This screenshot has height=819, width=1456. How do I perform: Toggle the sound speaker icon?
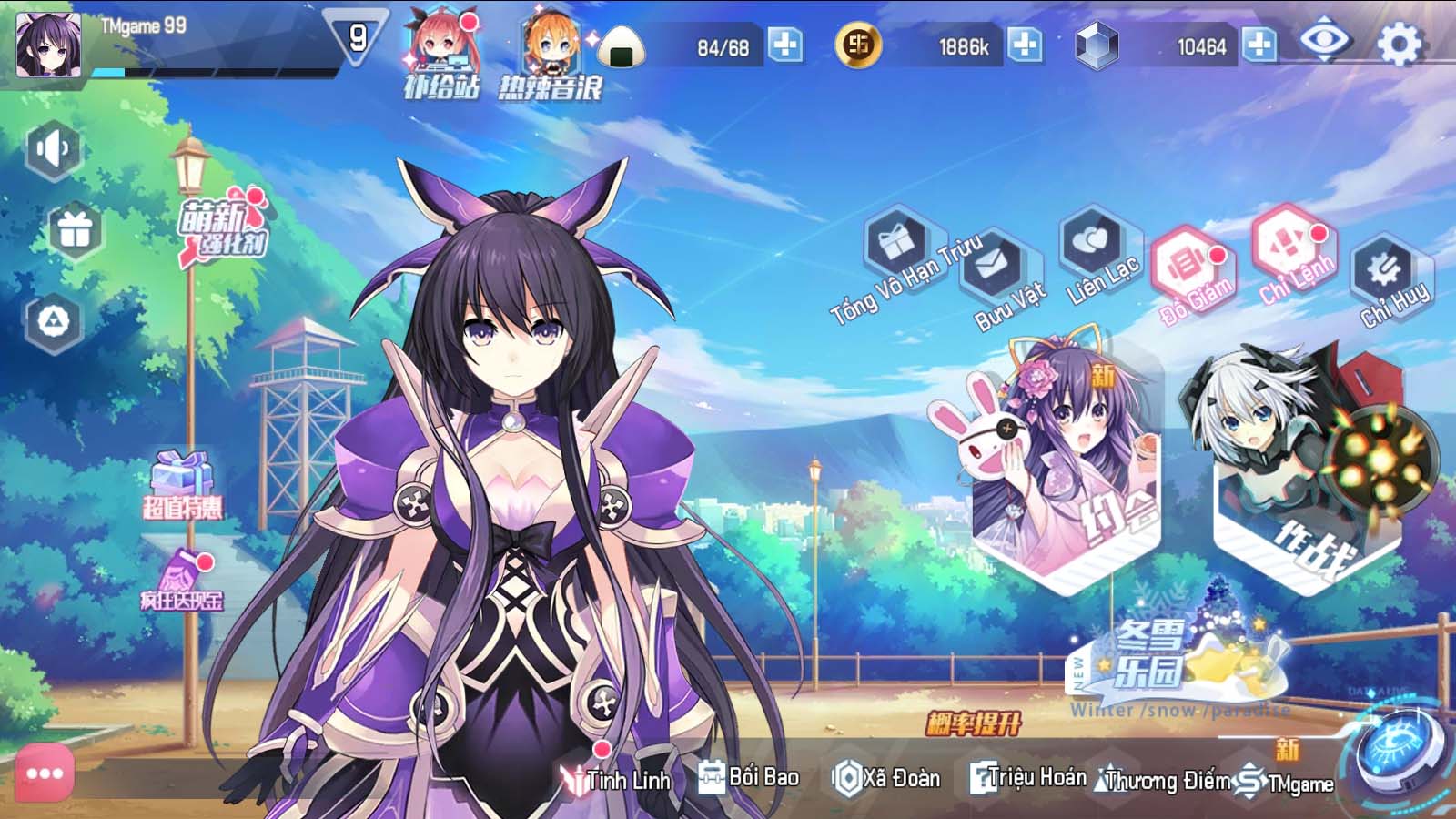point(54,149)
